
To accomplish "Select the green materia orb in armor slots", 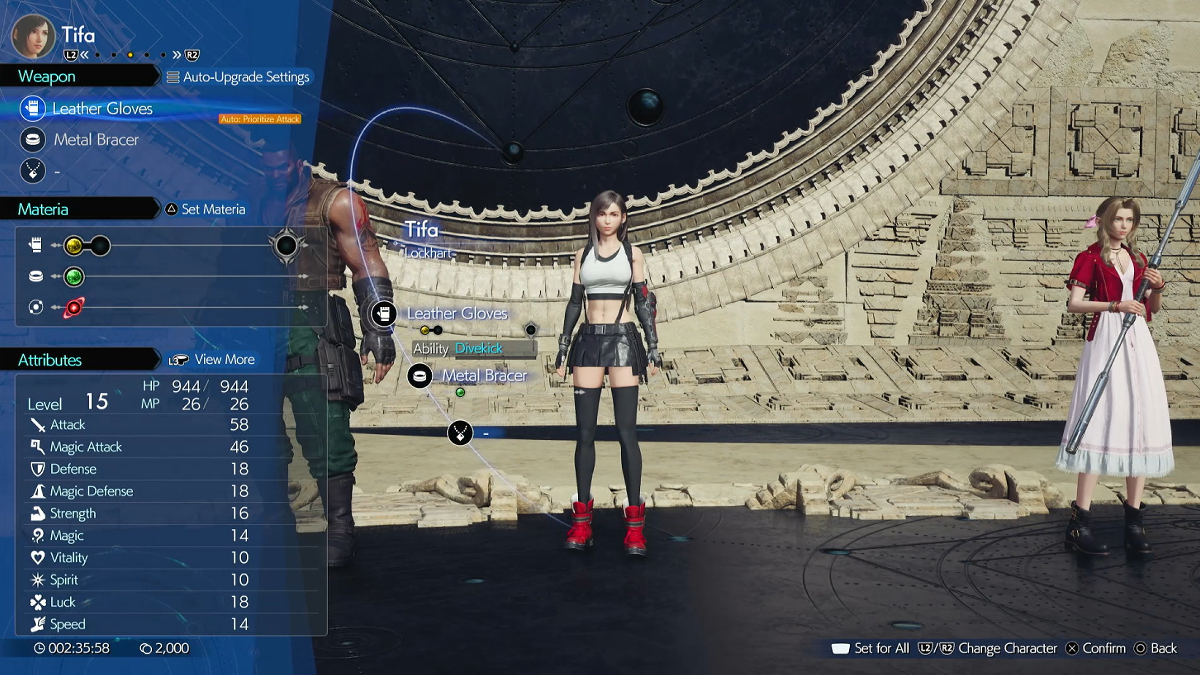I will tap(73, 277).
